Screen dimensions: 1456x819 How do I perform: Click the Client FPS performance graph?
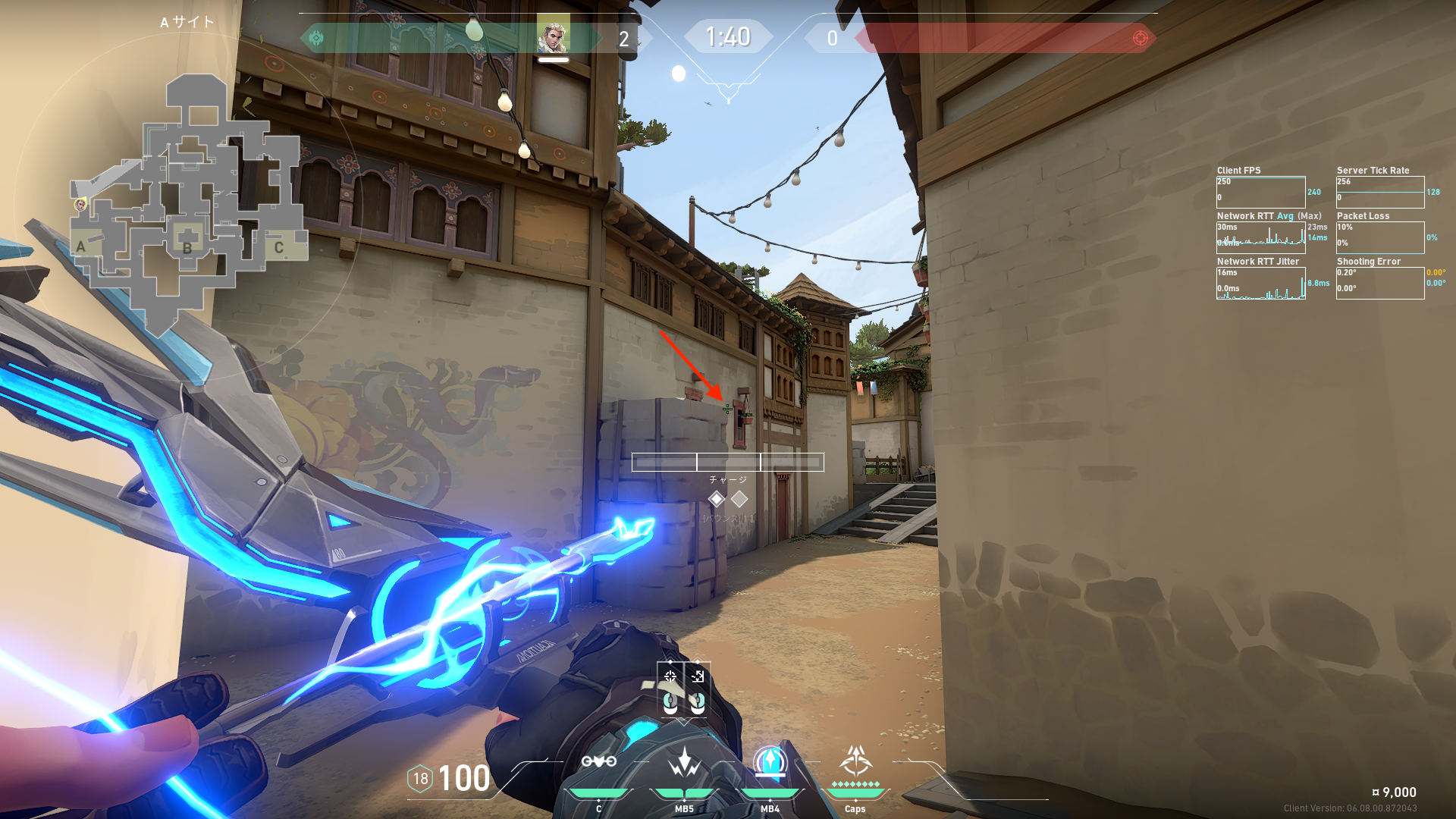tap(1260, 193)
